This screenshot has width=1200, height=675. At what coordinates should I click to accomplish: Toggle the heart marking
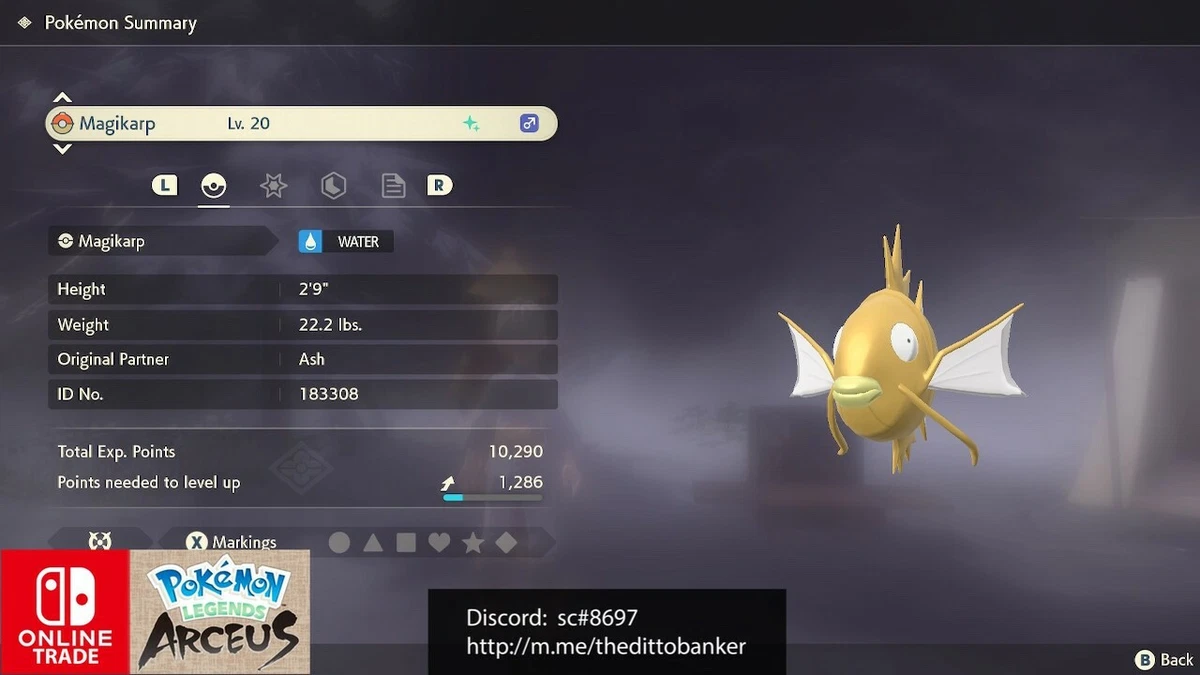[439, 542]
